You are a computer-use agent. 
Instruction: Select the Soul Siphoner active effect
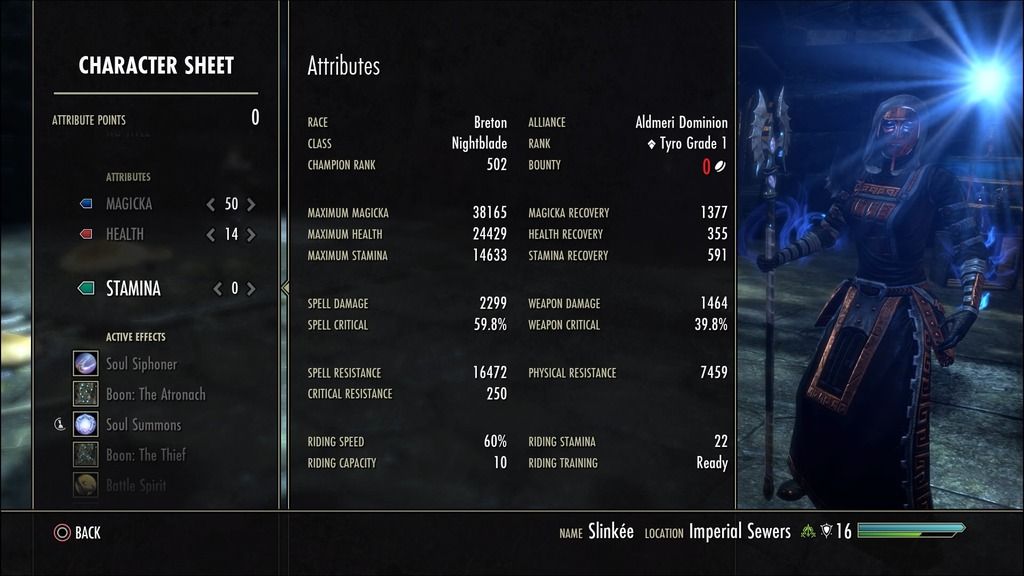(x=141, y=364)
